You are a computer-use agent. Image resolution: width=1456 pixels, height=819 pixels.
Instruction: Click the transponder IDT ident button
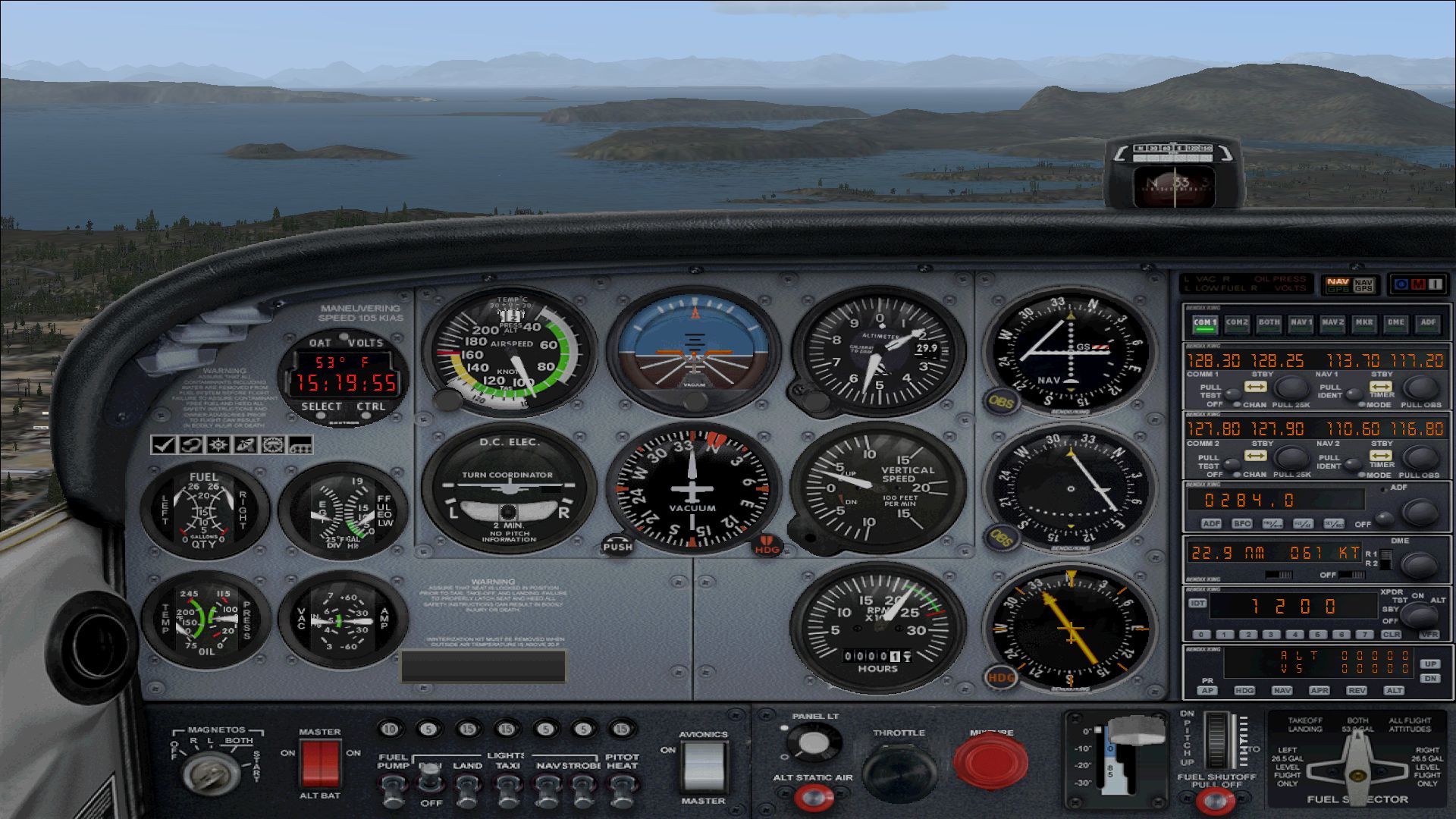(1197, 604)
